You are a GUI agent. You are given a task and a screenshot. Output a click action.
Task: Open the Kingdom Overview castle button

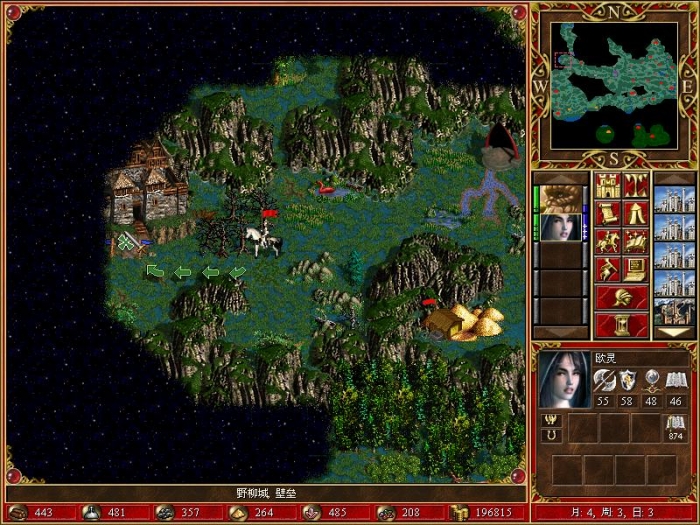click(x=608, y=185)
